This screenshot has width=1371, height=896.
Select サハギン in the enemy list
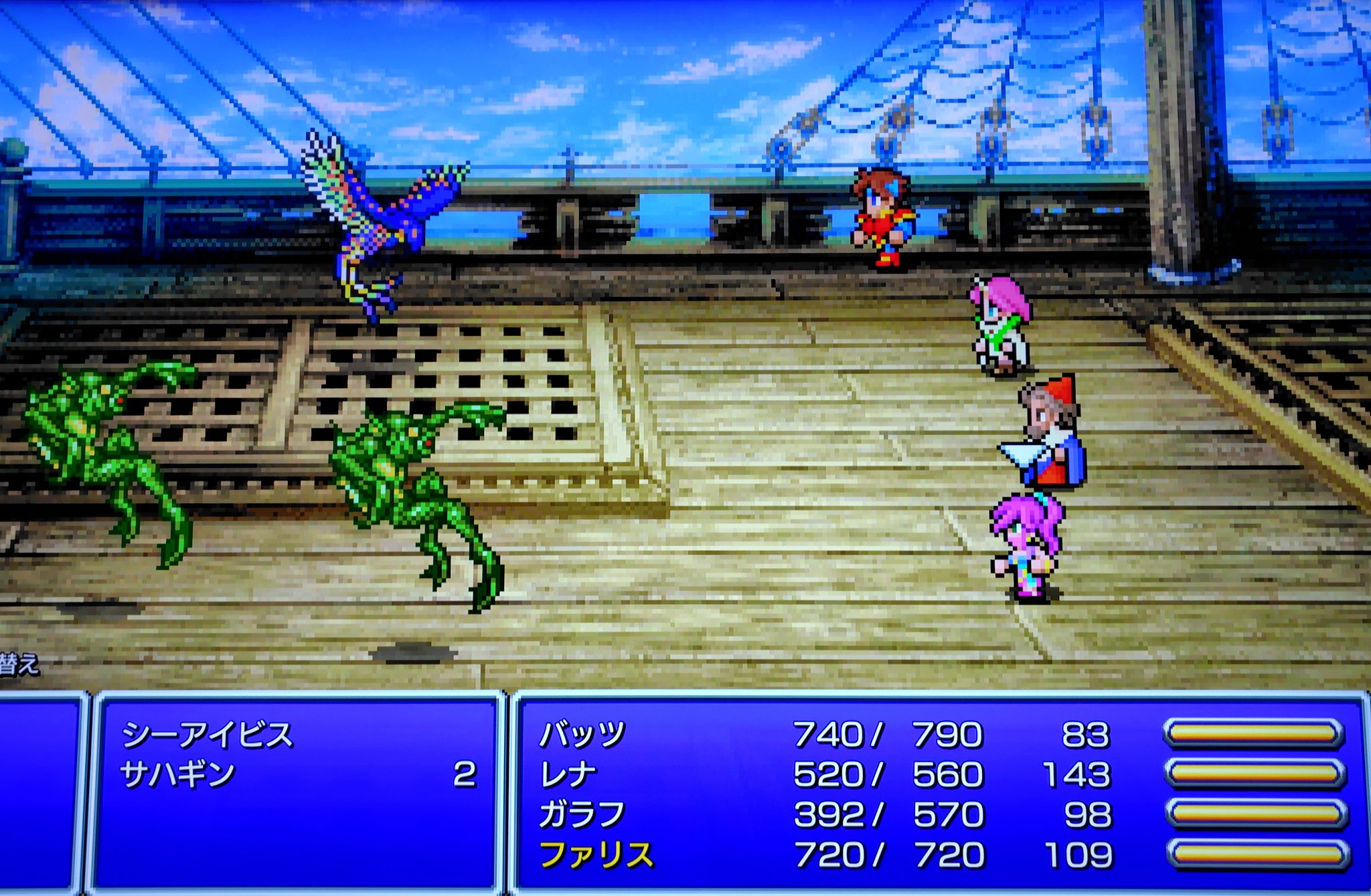coord(178,775)
